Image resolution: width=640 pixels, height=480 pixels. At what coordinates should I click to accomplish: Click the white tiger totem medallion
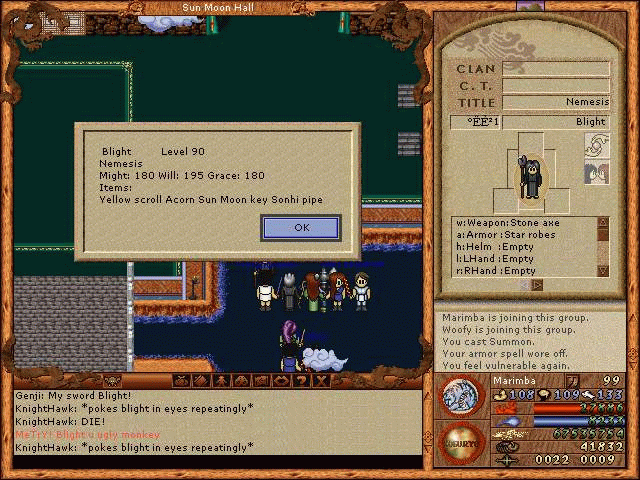point(462,395)
